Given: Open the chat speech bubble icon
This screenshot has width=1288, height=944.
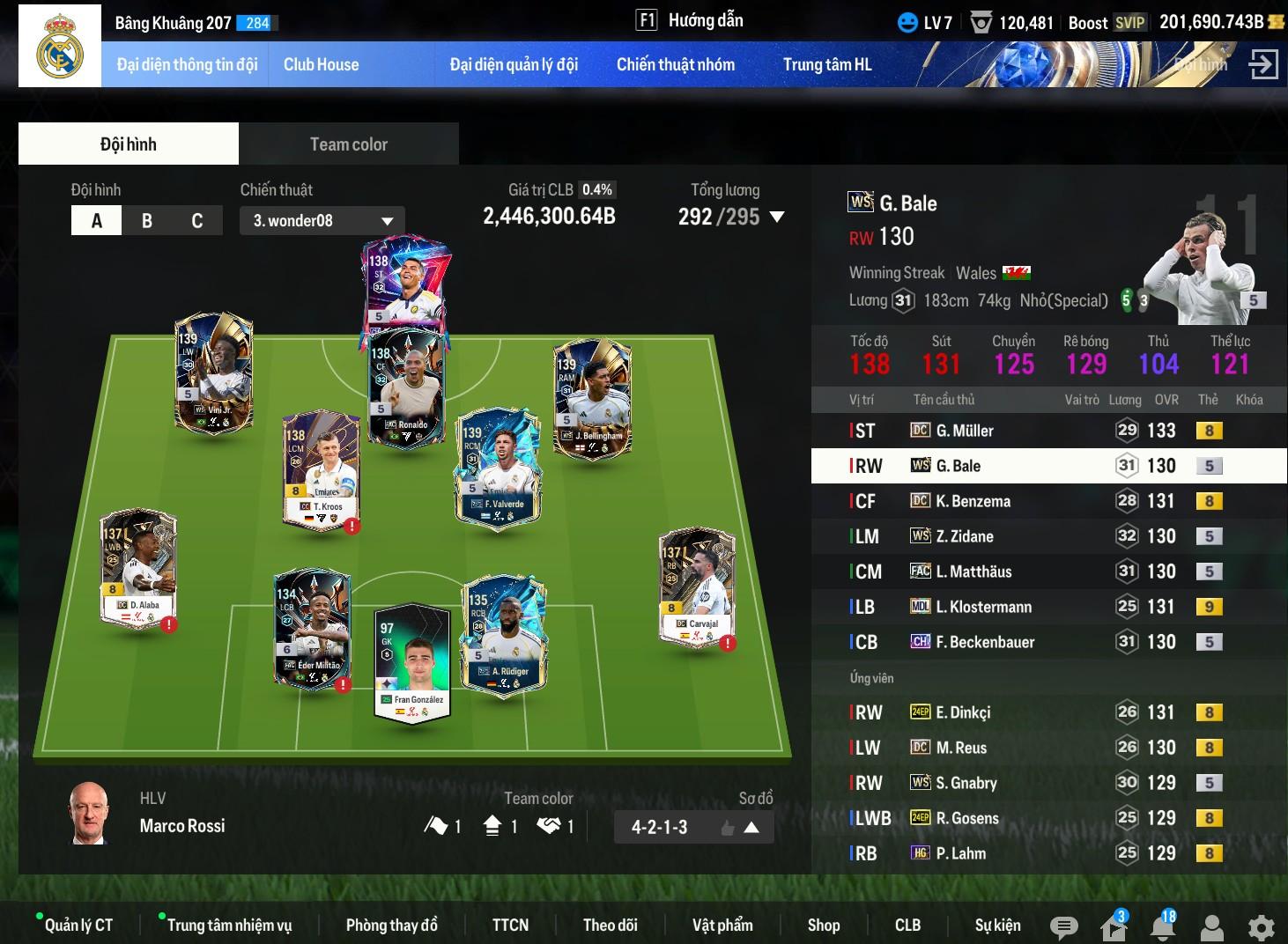Looking at the screenshot, I should pyautogui.click(x=1063, y=926).
